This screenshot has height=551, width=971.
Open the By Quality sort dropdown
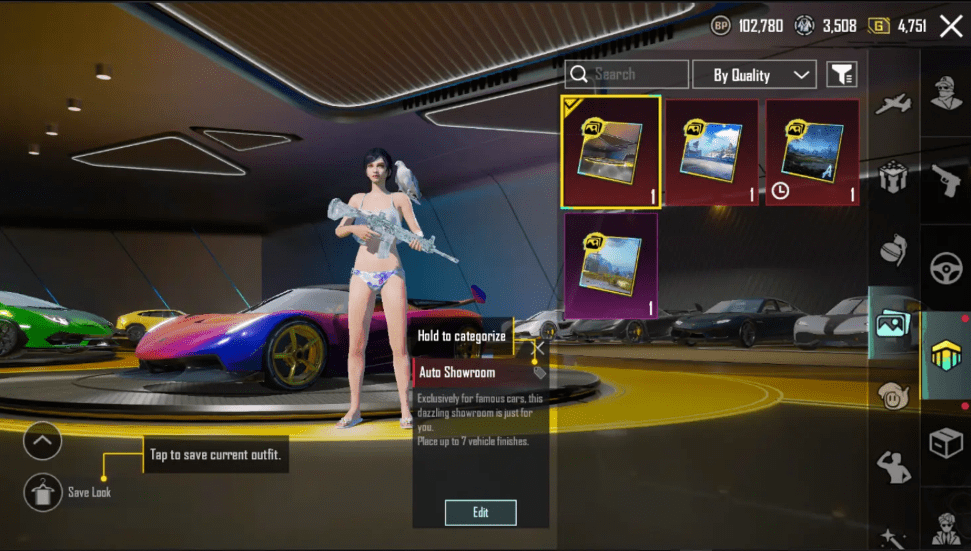(761, 75)
